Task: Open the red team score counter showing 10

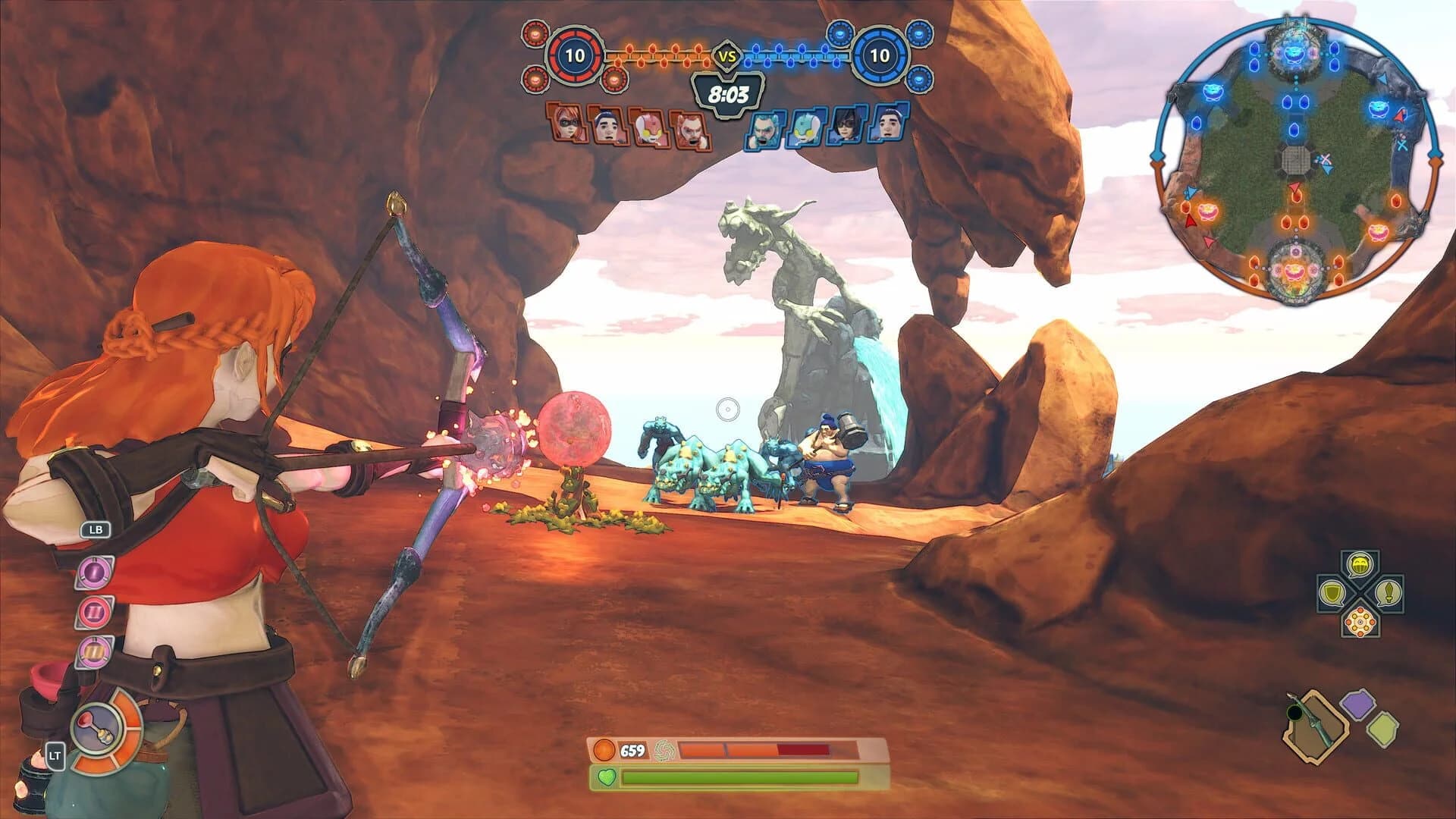Action: pos(574,55)
